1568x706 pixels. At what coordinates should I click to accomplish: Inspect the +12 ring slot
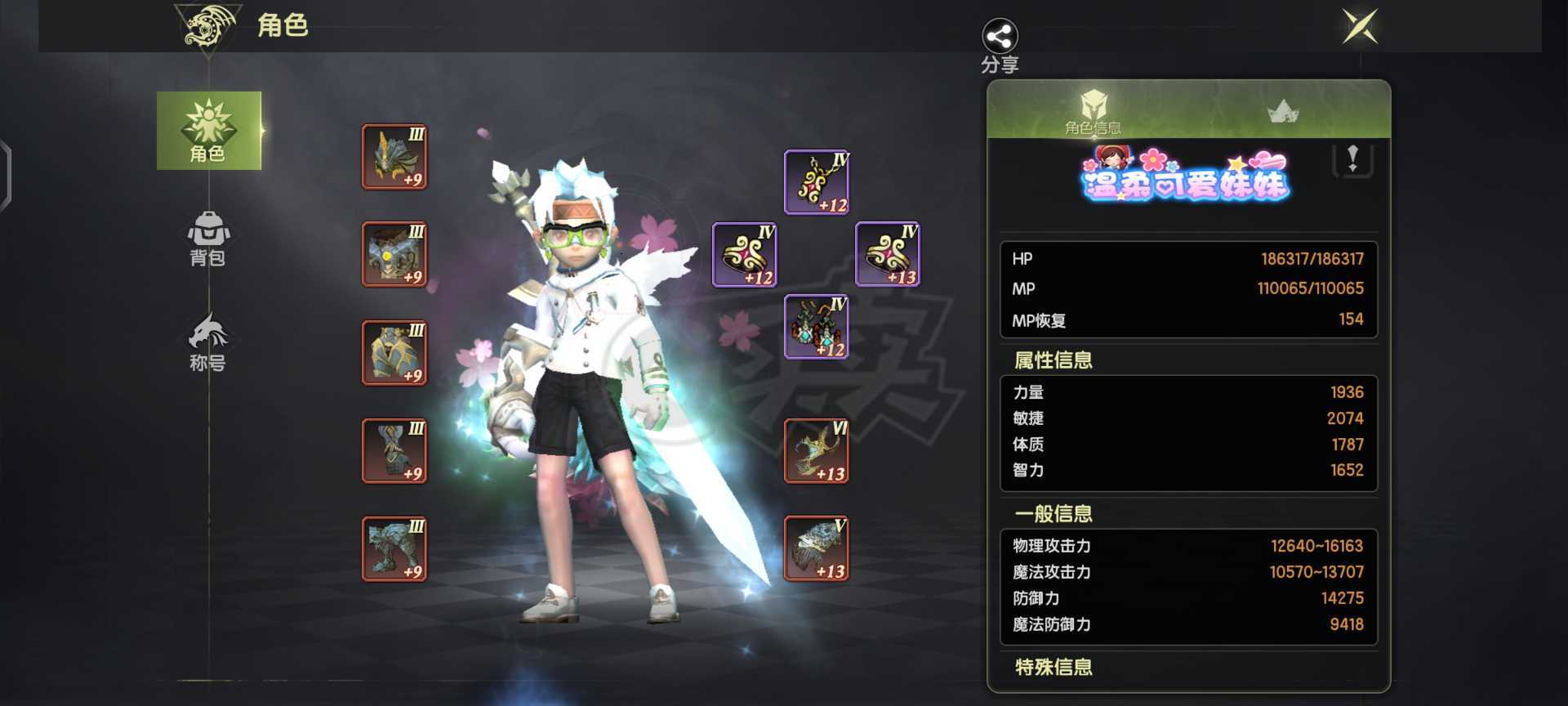[x=745, y=255]
